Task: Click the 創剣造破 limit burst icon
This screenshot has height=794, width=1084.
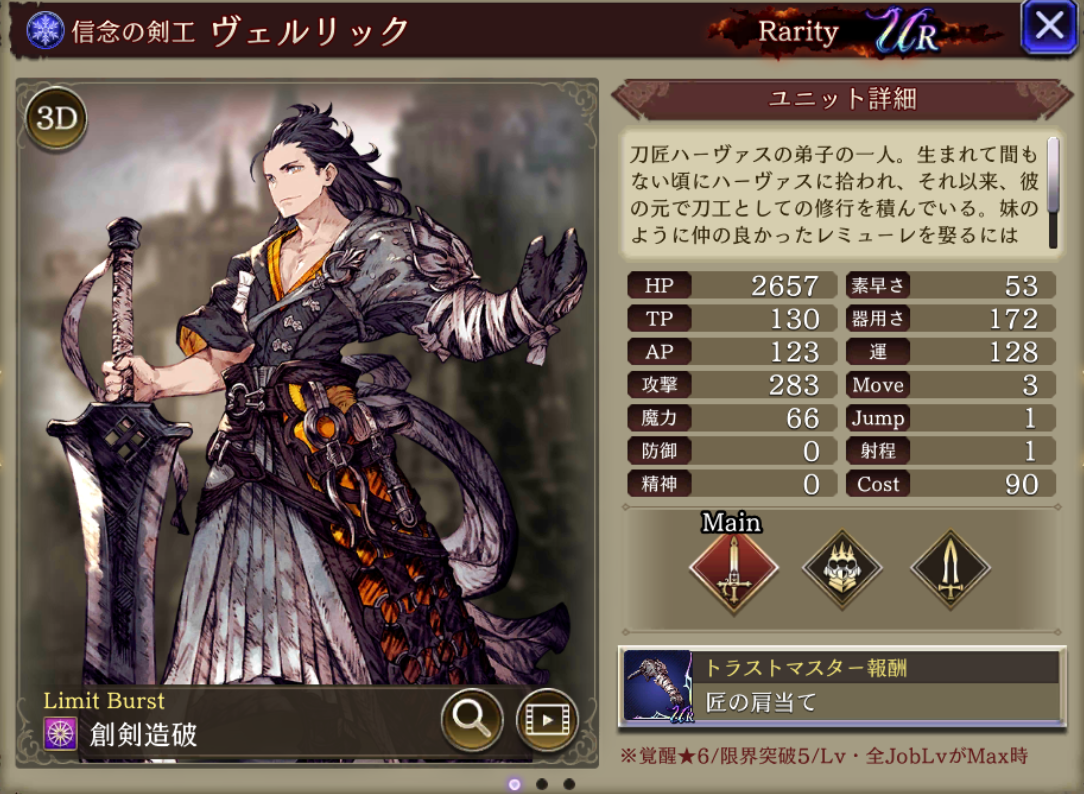Action: [61, 734]
